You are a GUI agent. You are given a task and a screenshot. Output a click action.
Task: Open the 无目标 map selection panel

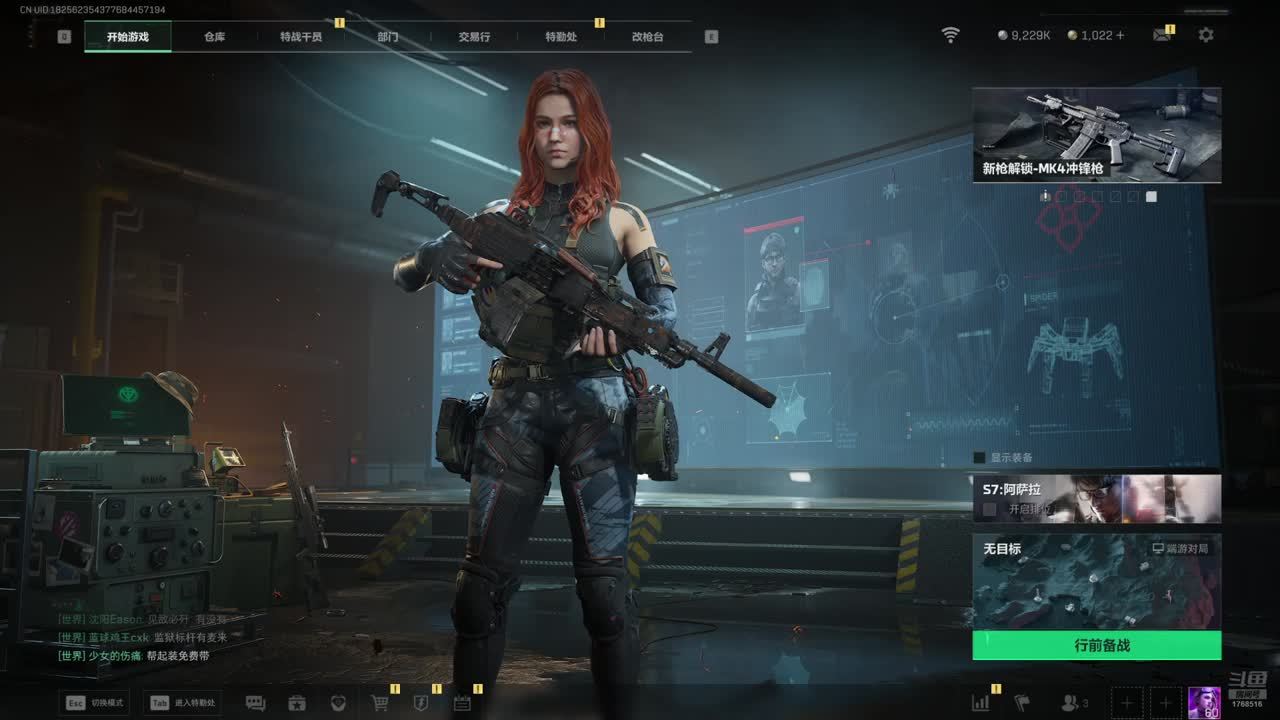[1096, 582]
